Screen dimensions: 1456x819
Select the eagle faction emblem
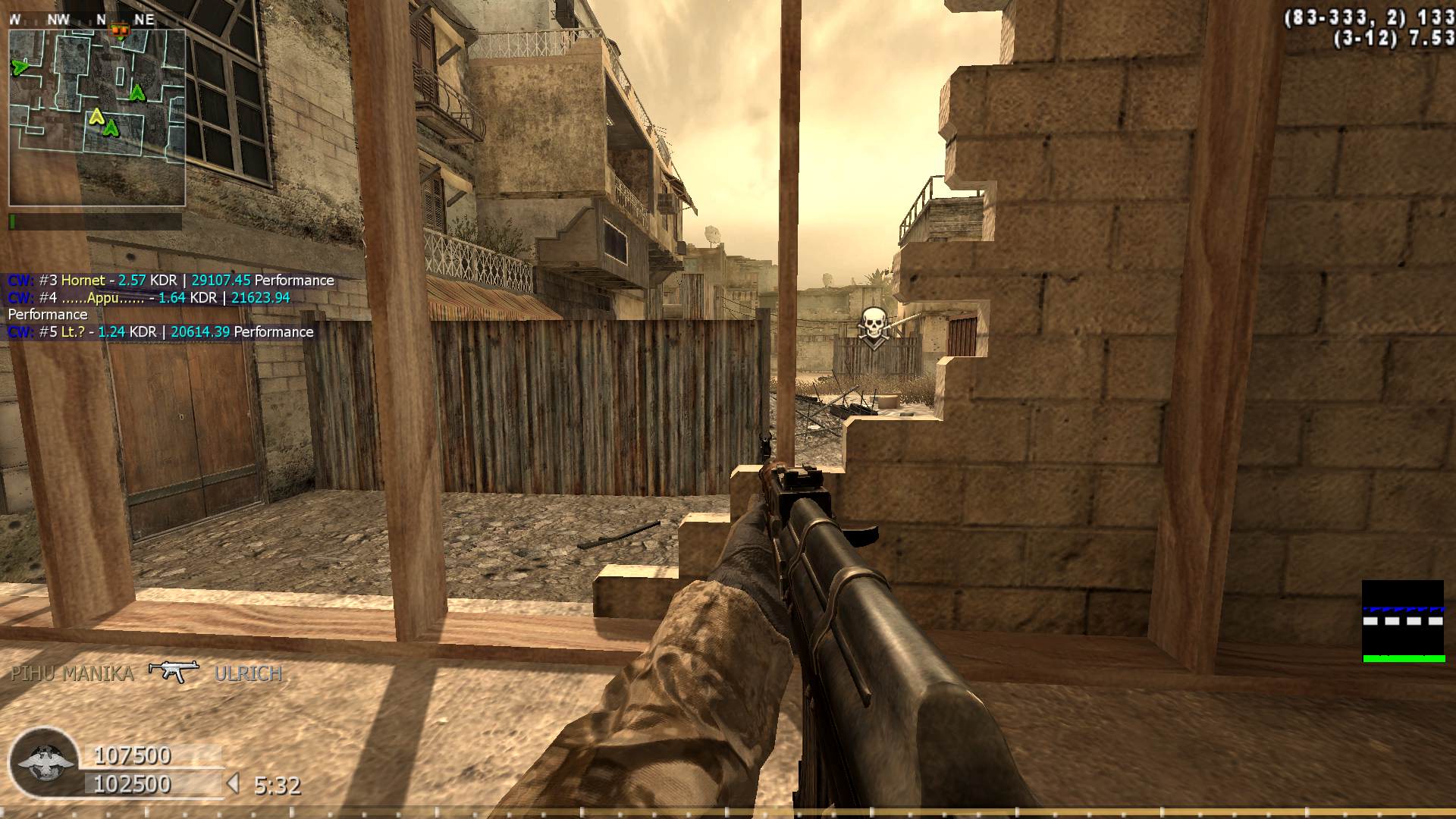45,761
